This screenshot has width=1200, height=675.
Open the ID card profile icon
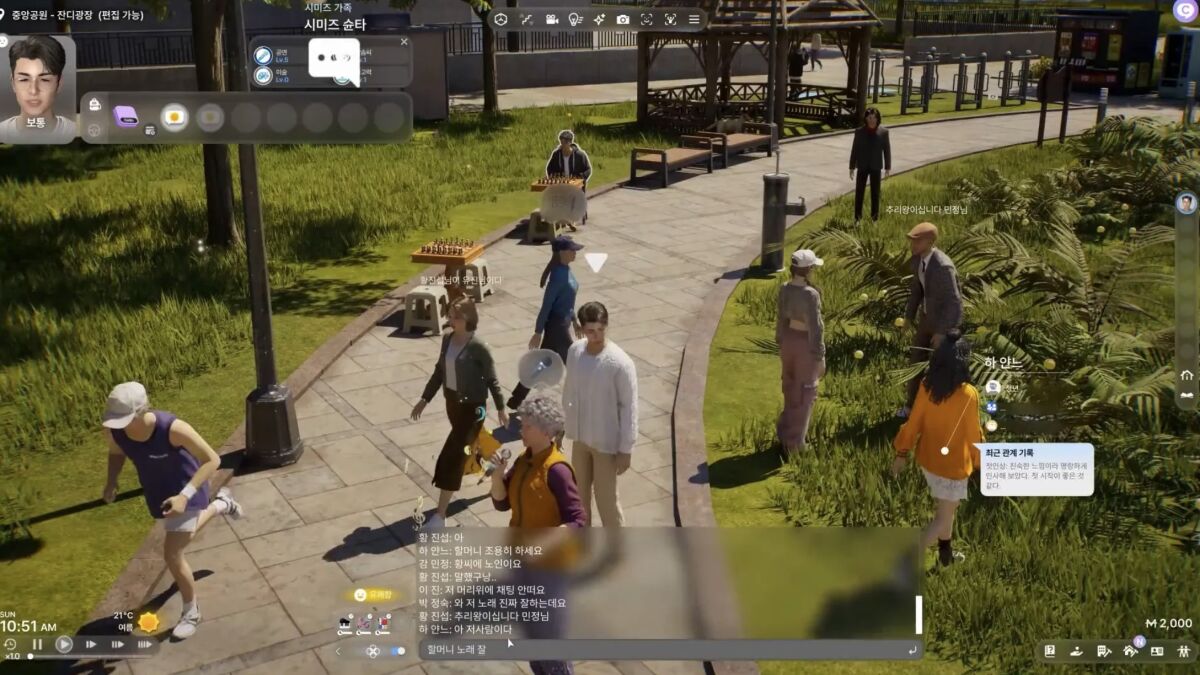1157,651
